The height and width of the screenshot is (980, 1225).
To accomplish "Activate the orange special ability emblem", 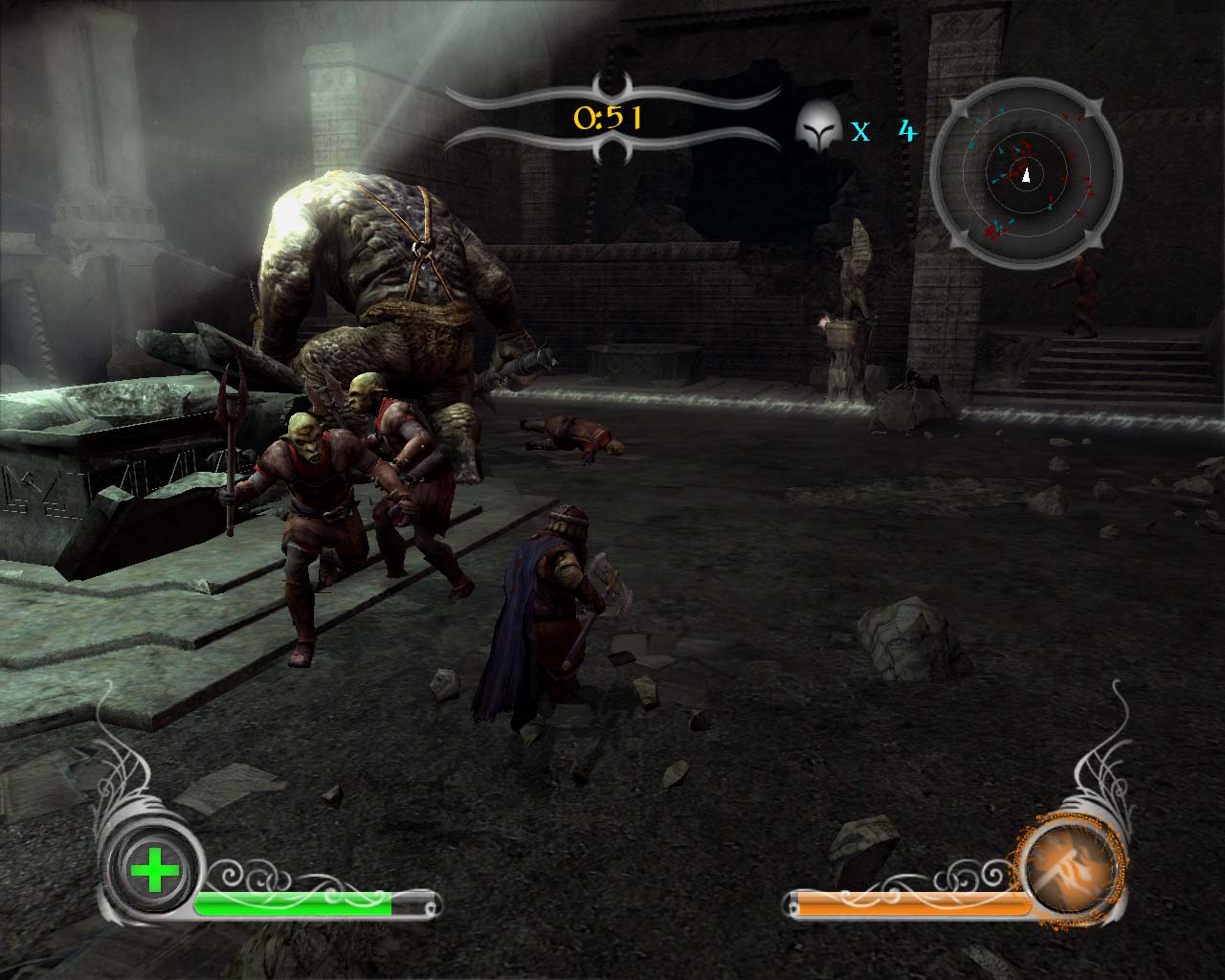I will (1068, 871).
